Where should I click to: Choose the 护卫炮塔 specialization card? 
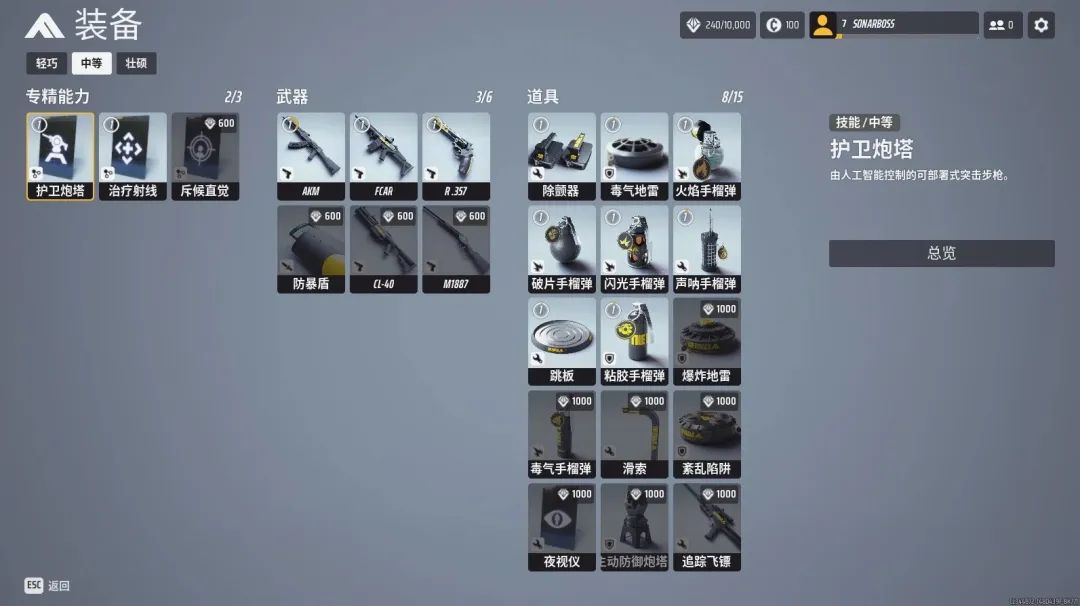(x=61, y=156)
